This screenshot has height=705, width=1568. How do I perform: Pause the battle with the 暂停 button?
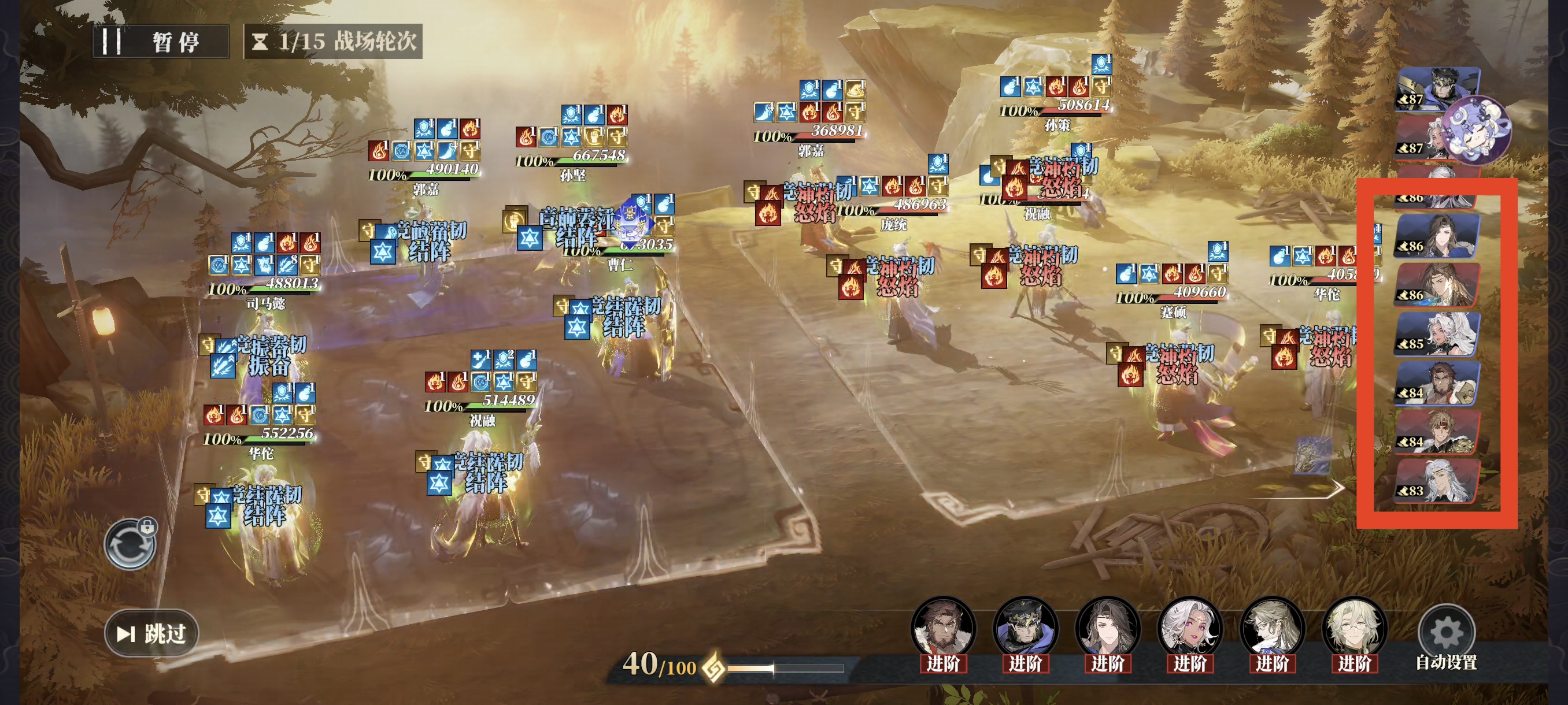pos(161,42)
